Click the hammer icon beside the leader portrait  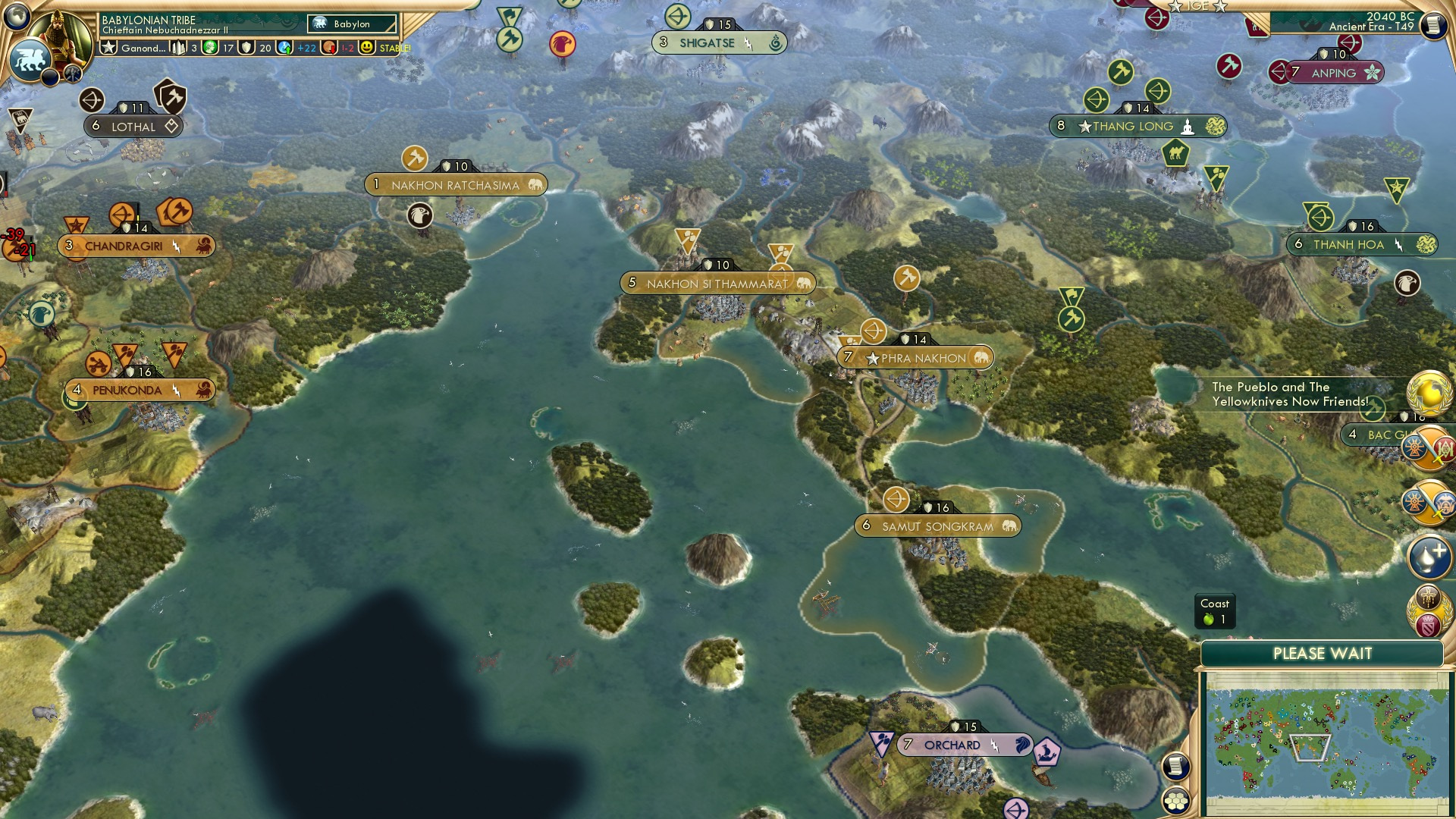(x=74, y=75)
